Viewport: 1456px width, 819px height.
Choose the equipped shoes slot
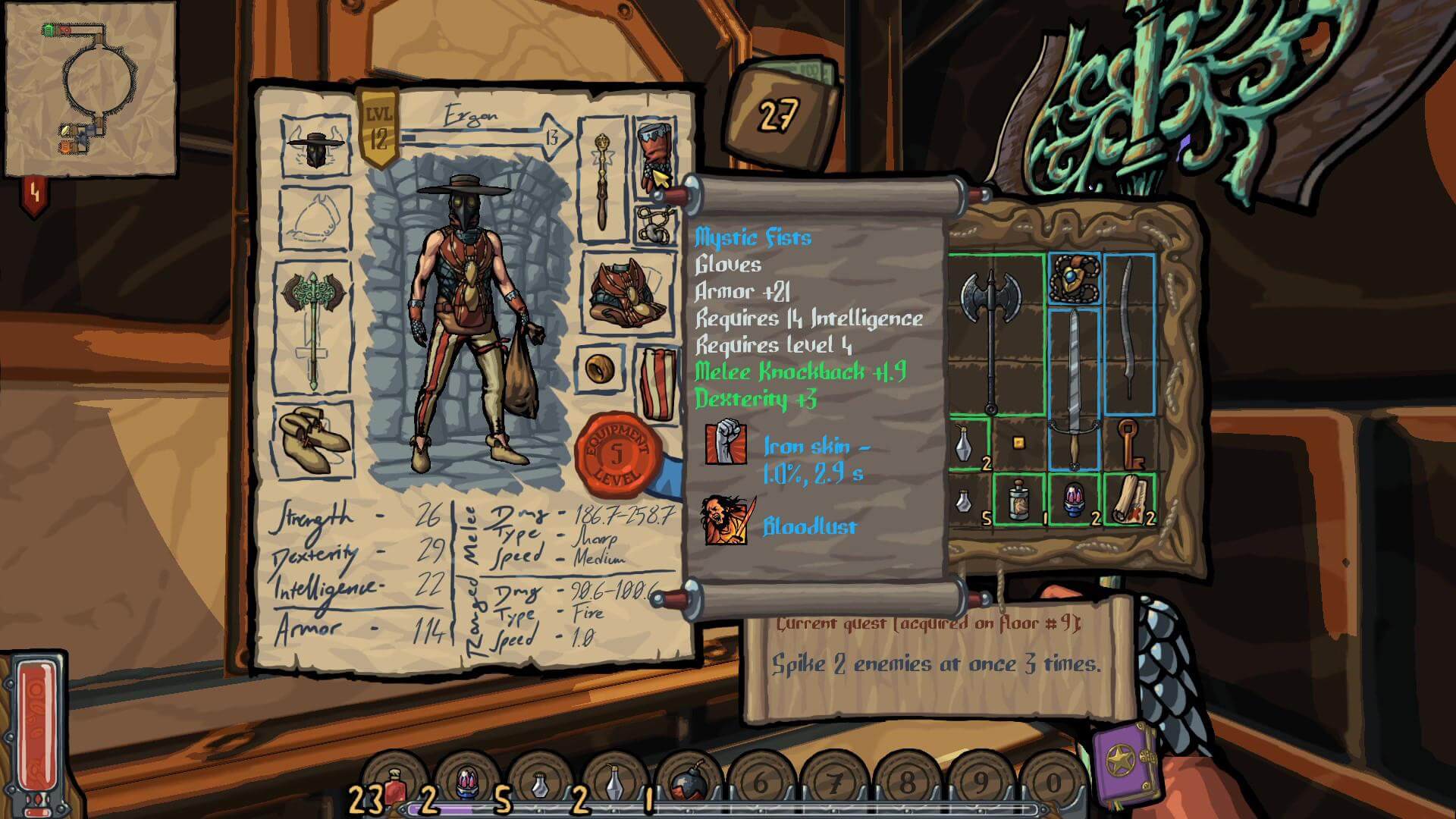313,438
